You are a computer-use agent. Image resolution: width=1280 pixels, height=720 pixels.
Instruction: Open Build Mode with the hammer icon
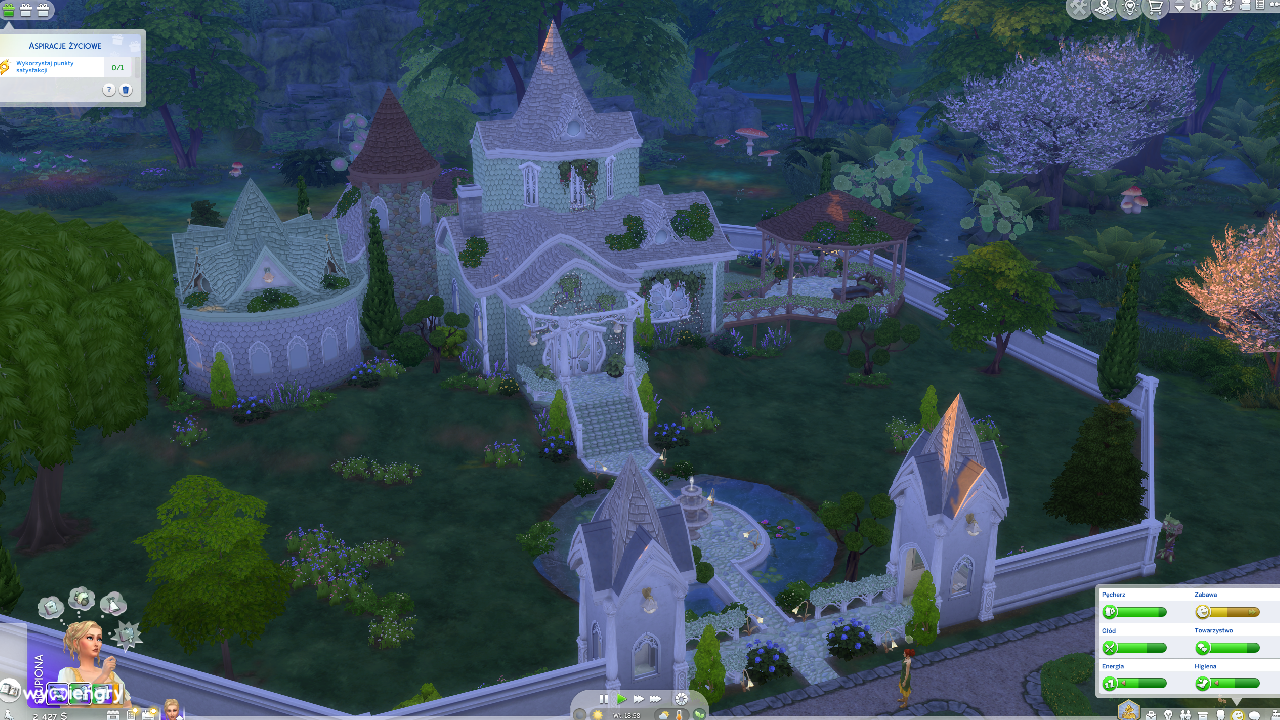pyautogui.click(x=1078, y=9)
